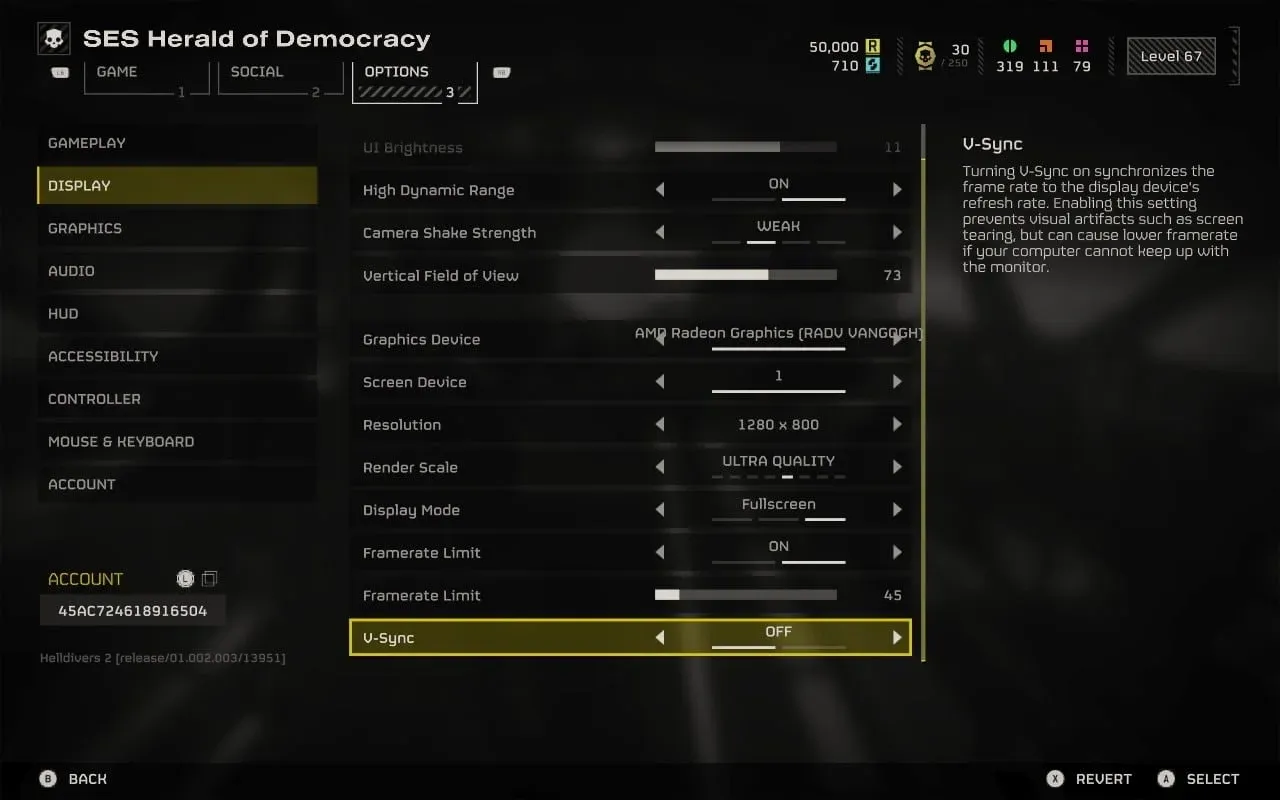This screenshot has height=800, width=1280.
Task: Open MOUSE & KEYBOARD settings
Action: 121,442
